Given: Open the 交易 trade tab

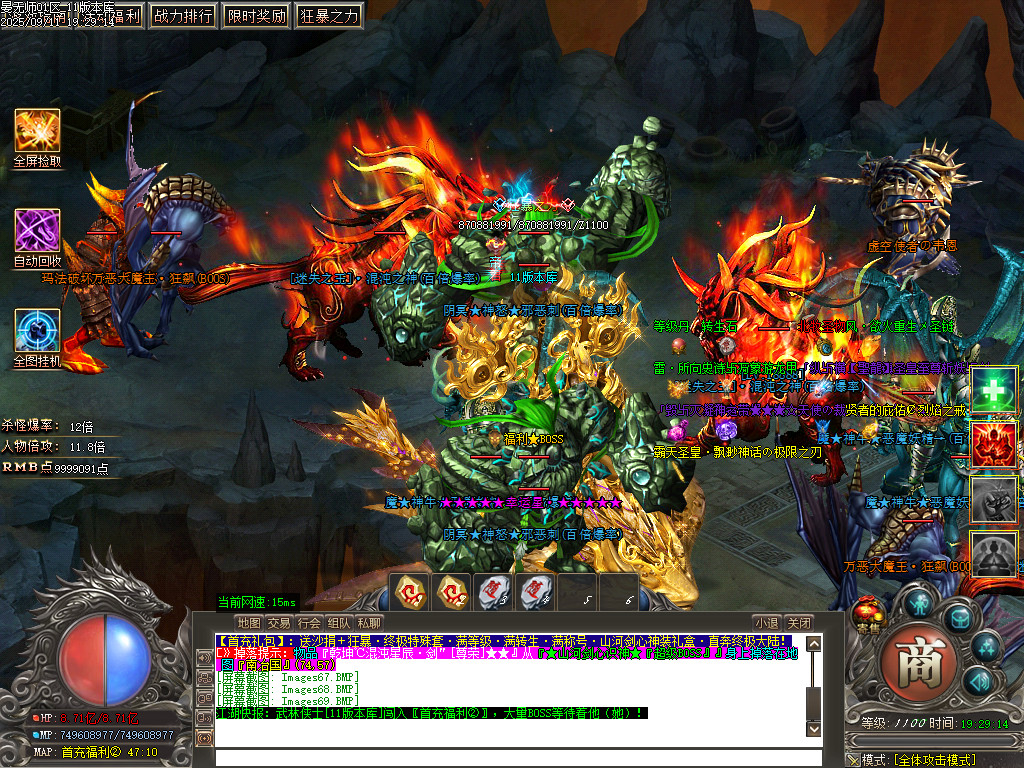Looking at the screenshot, I should (279, 623).
